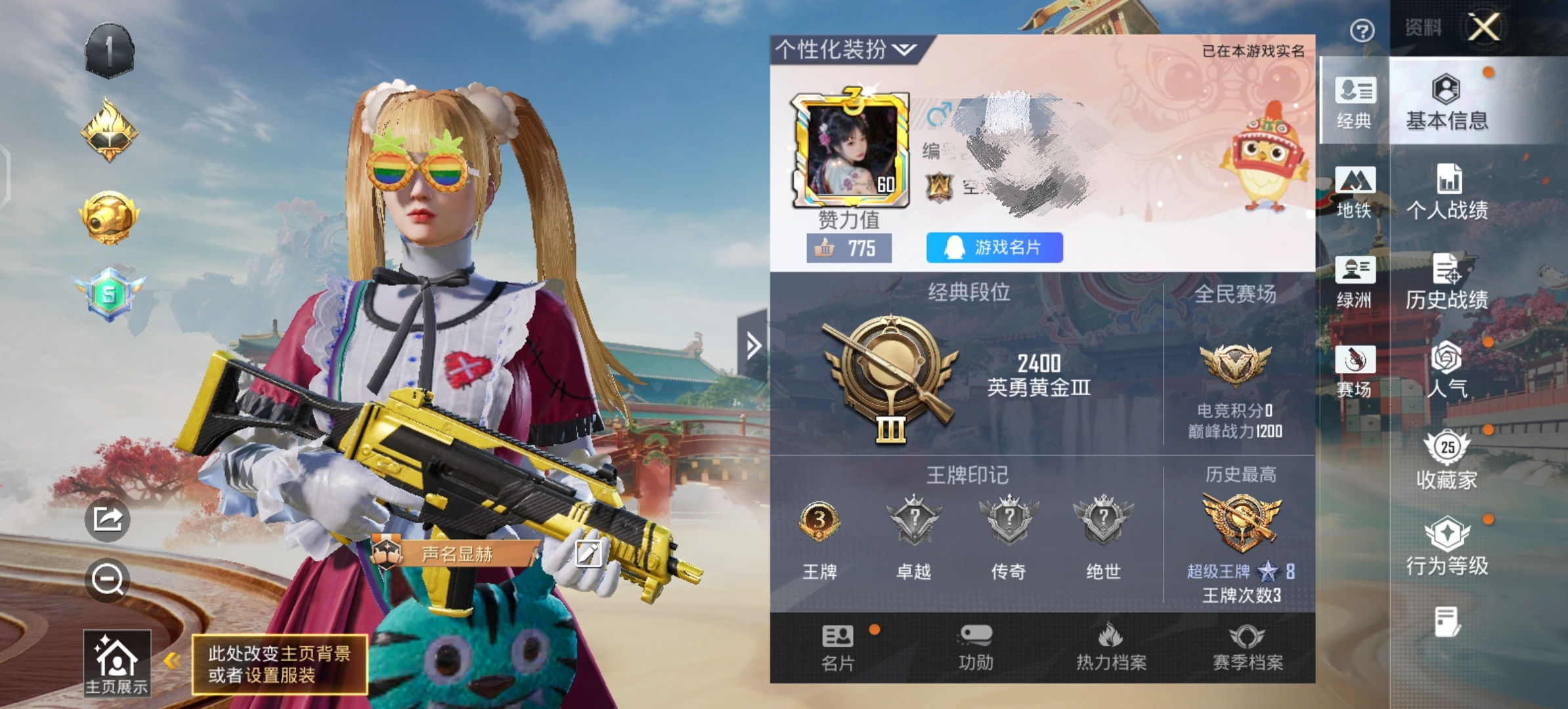Select the 基本信息 menu entry
This screenshot has width=1568, height=709.
click(1447, 102)
